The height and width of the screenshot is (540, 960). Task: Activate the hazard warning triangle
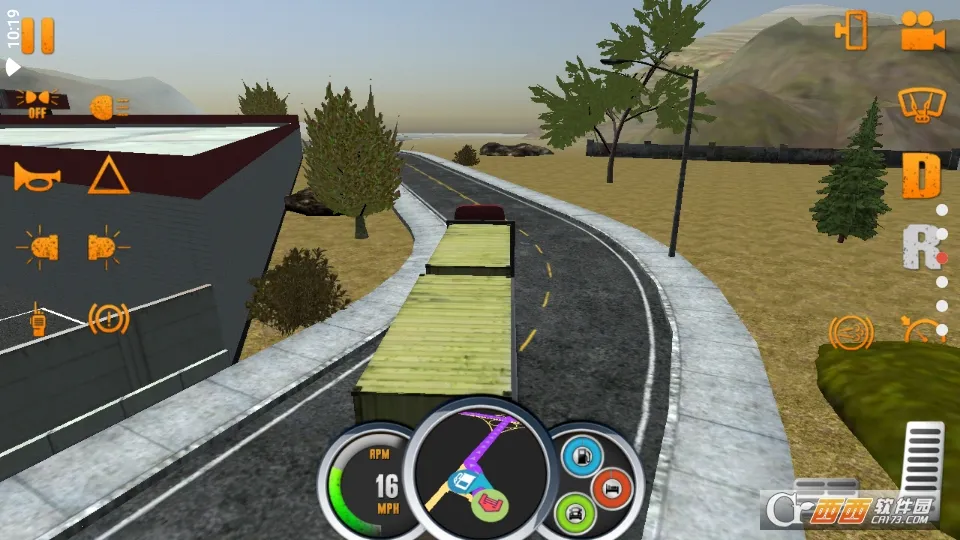click(108, 177)
